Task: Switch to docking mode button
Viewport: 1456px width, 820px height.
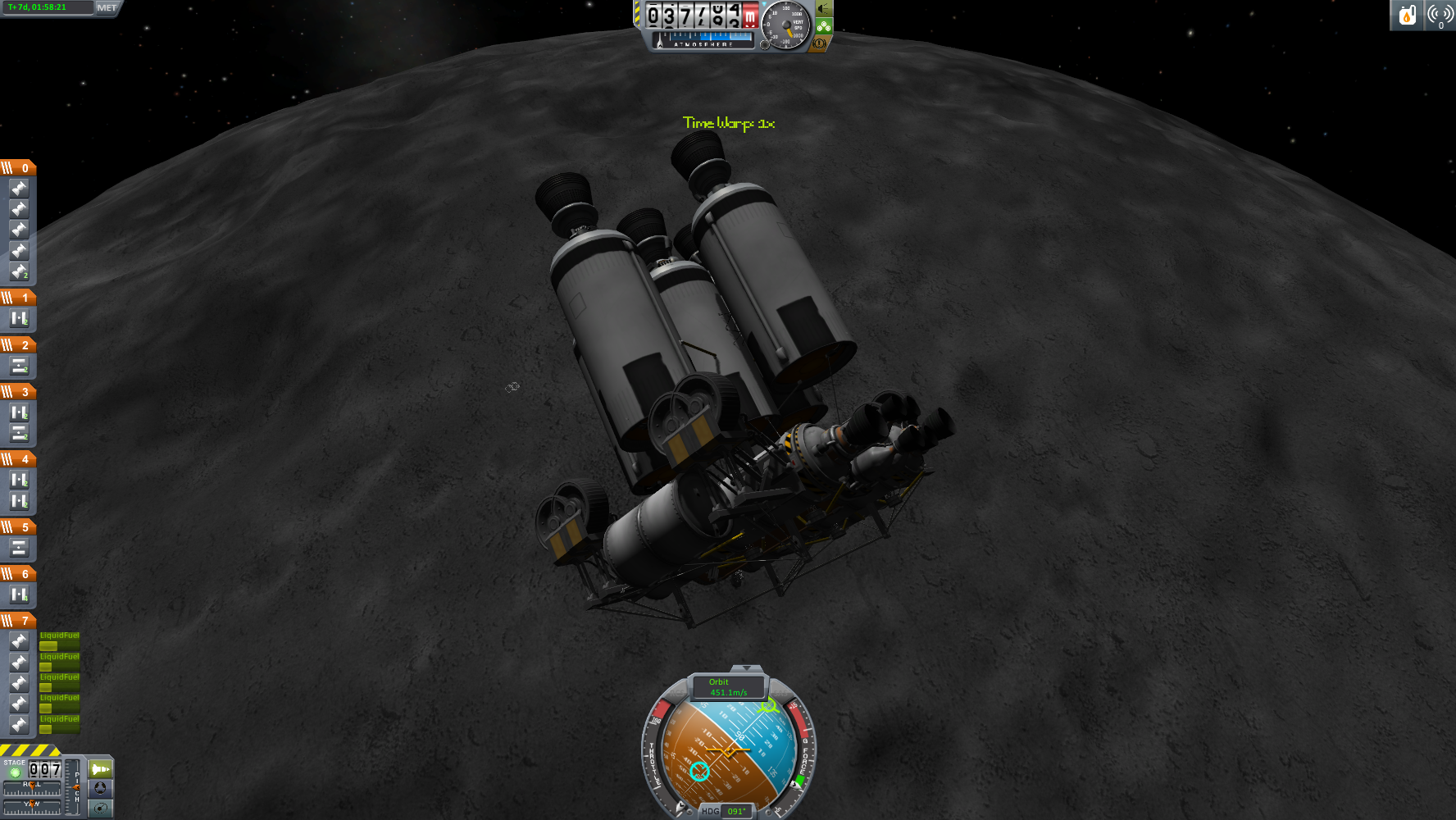Action: click(100, 788)
